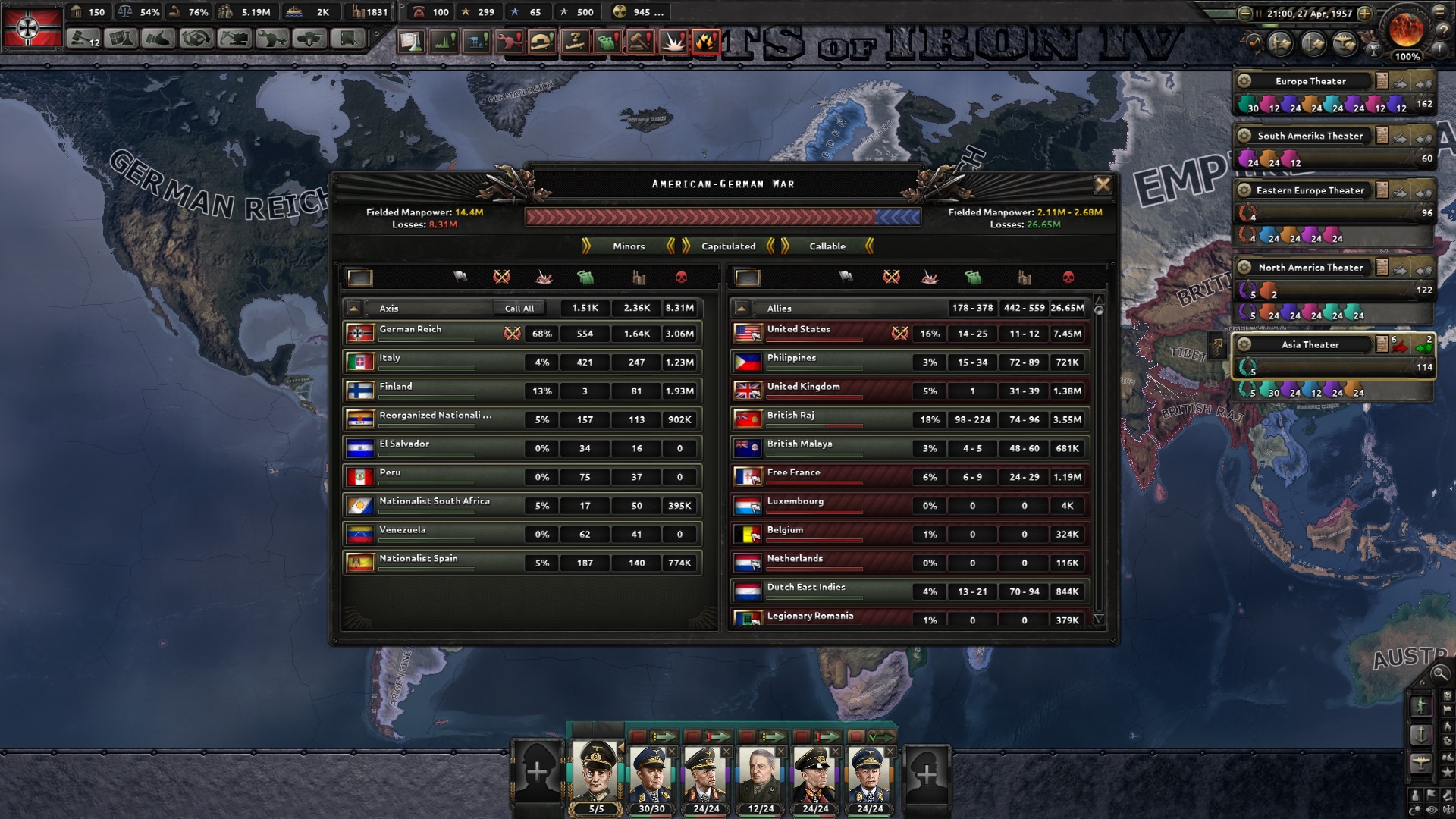Click the trophy achievements icon near world tension
The width and height of the screenshot is (1456, 819).
click(1374, 51)
